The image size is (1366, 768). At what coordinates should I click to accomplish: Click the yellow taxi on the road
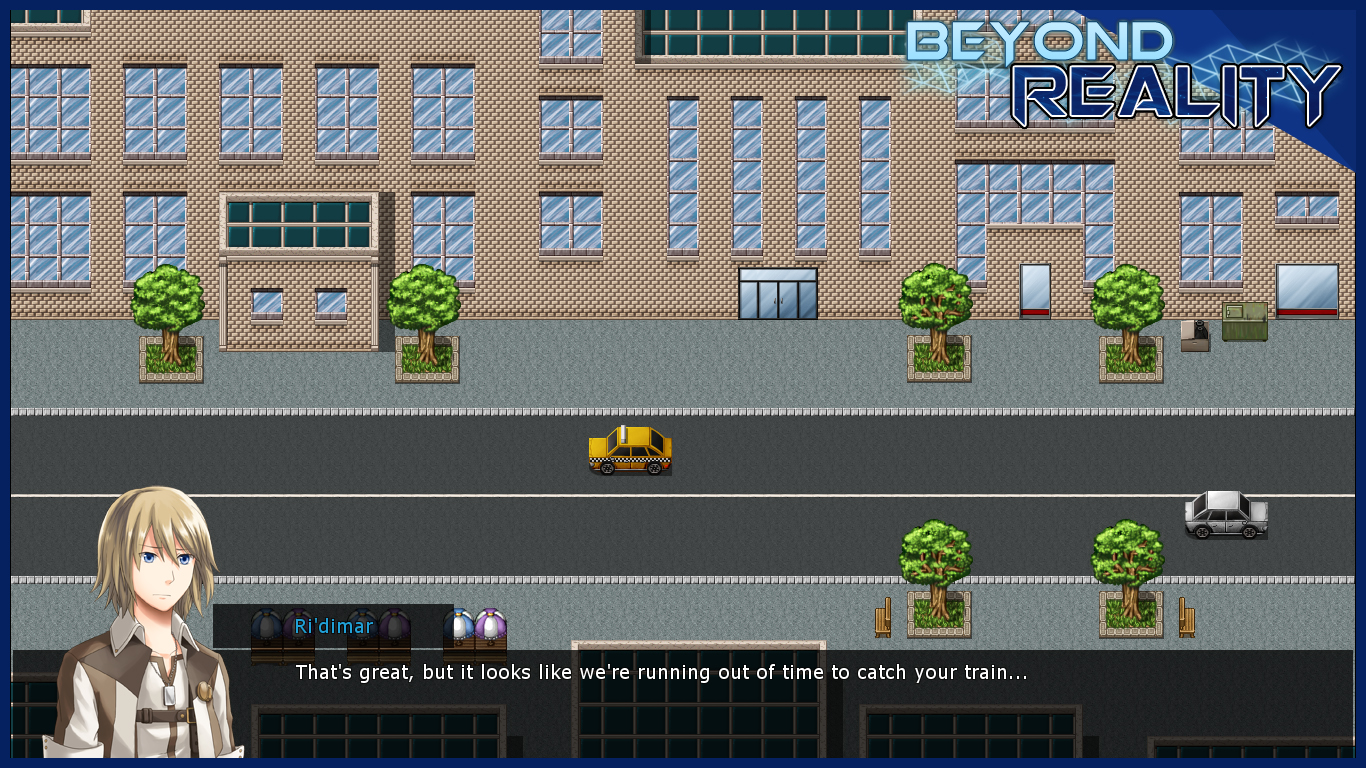(x=629, y=450)
